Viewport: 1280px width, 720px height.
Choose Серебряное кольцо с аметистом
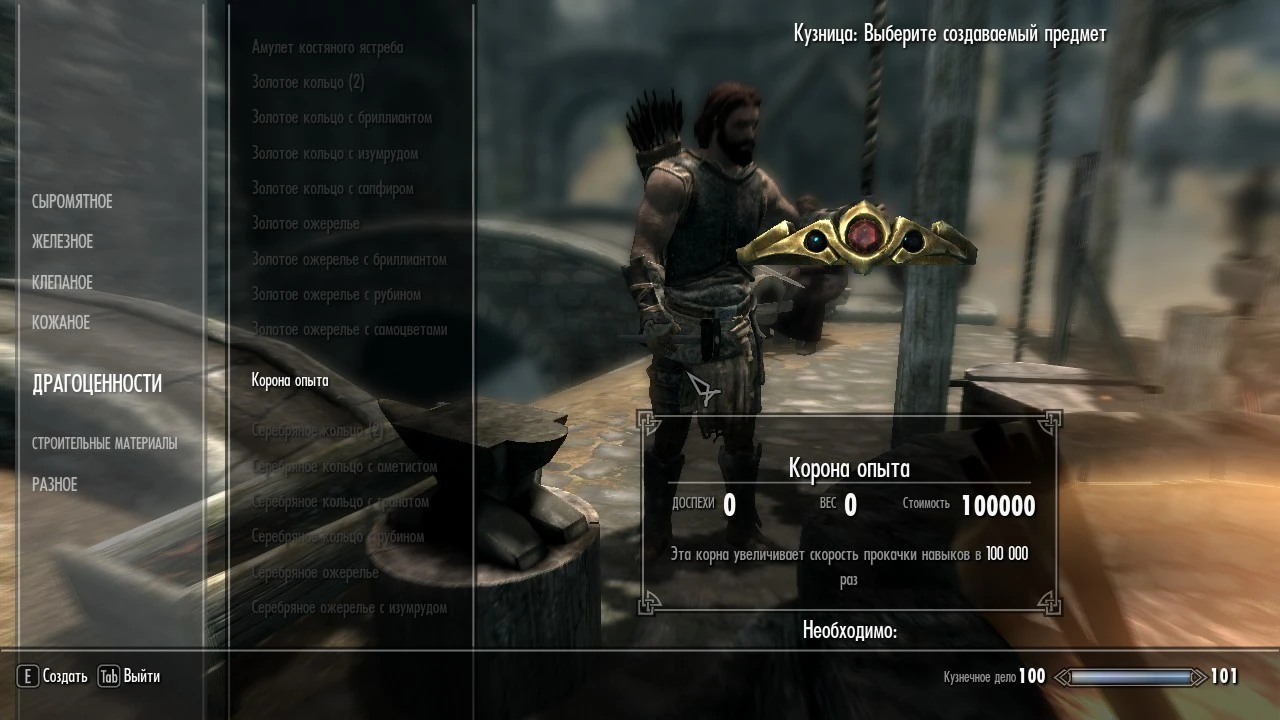click(342, 467)
